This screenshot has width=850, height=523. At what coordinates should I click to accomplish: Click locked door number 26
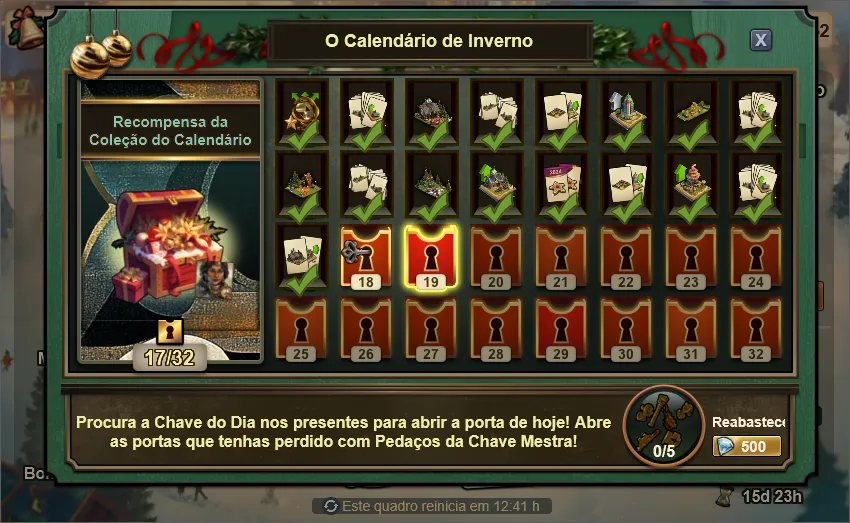[366, 326]
